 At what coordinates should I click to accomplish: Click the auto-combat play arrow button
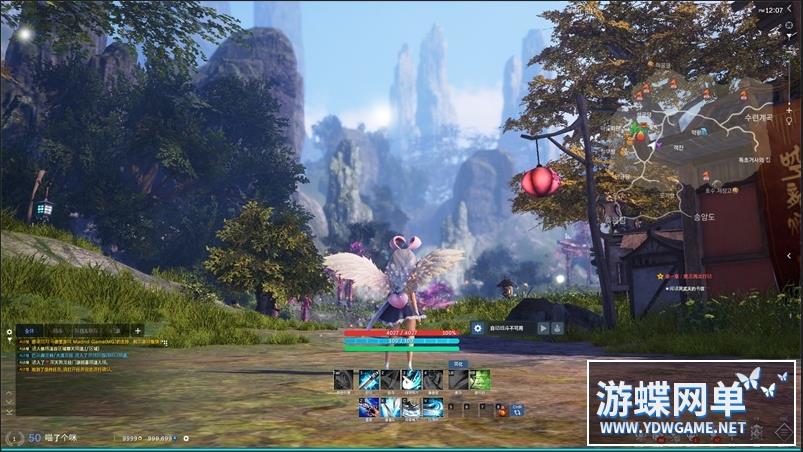coord(543,328)
